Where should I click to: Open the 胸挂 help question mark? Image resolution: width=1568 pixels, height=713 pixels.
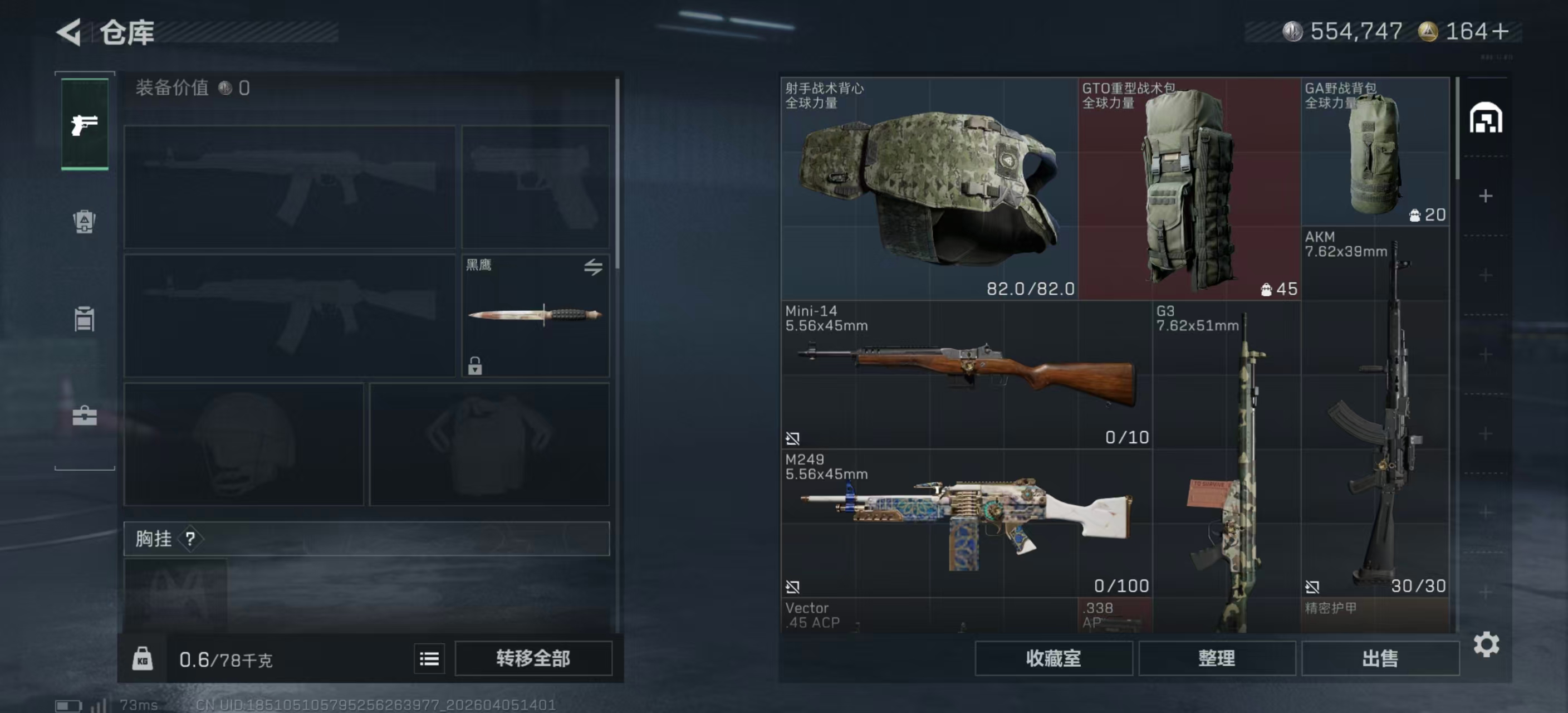coord(190,539)
